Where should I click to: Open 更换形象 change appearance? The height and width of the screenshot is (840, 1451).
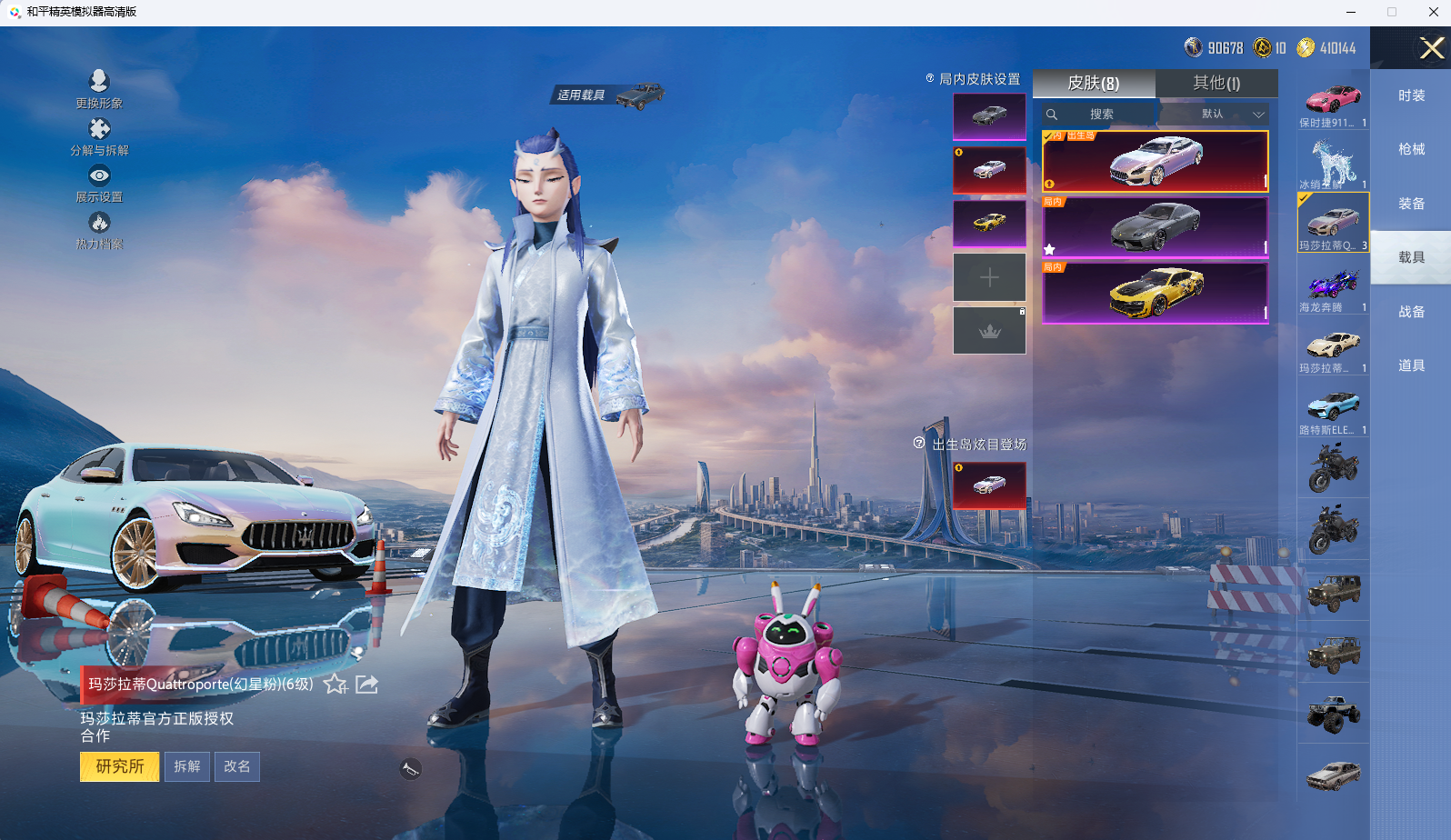[99, 89]
